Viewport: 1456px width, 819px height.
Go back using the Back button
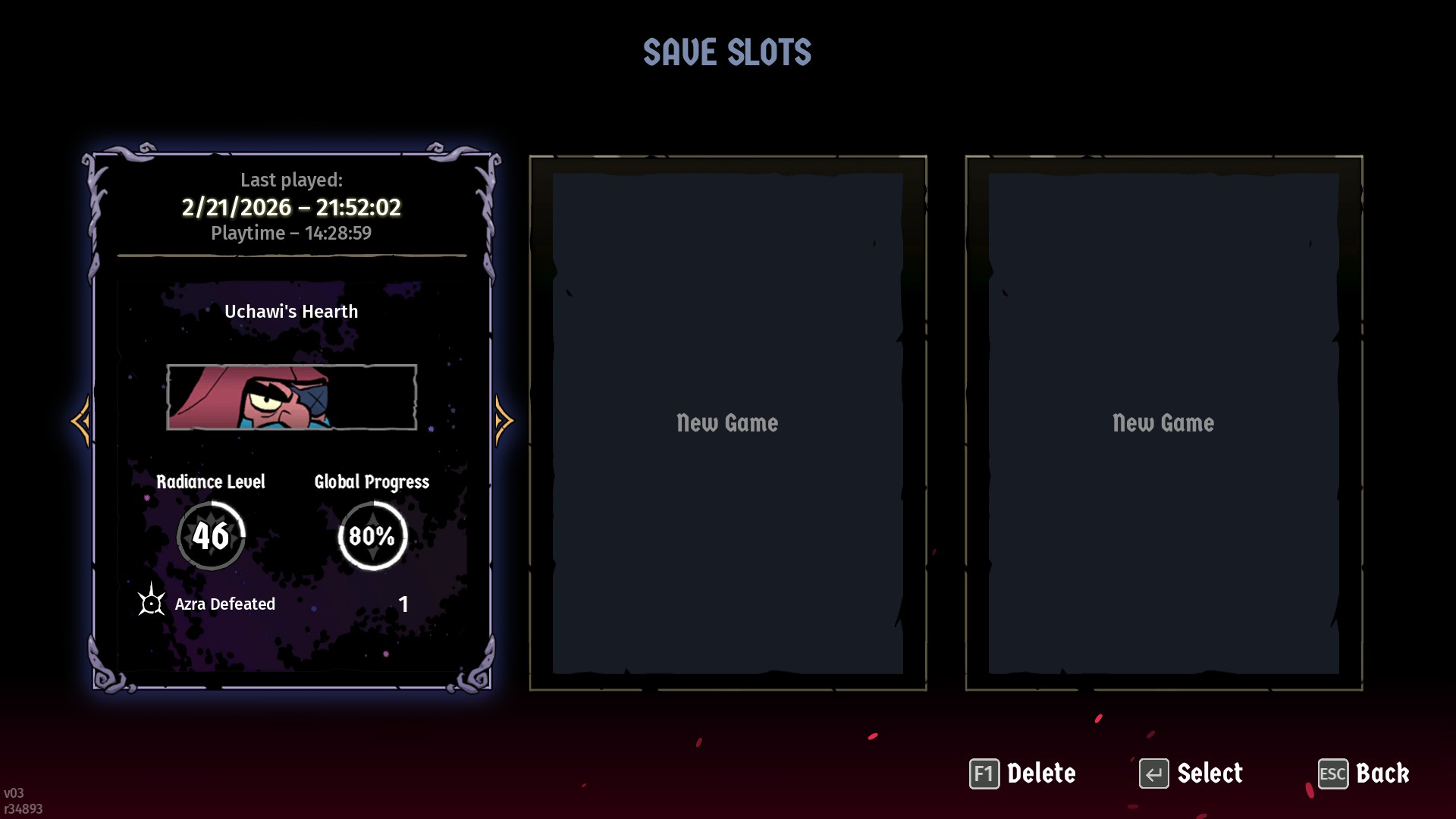click(1363, 773)
